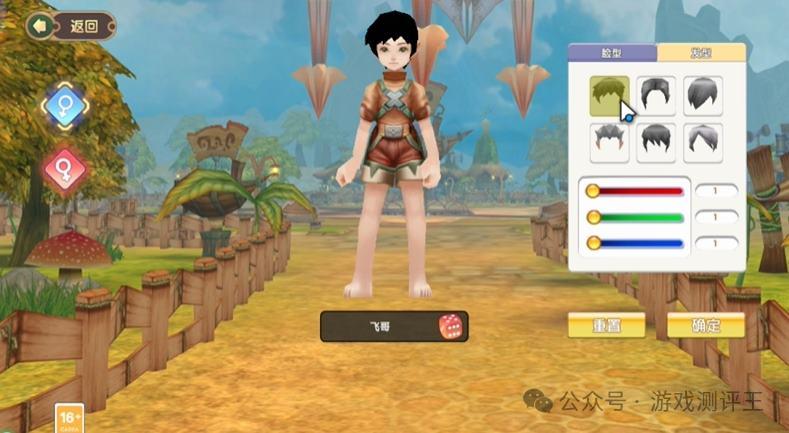Open the 发型 hairstyle tab
Image resolution: width=789 pixels, height=433 pixels.
701,53
